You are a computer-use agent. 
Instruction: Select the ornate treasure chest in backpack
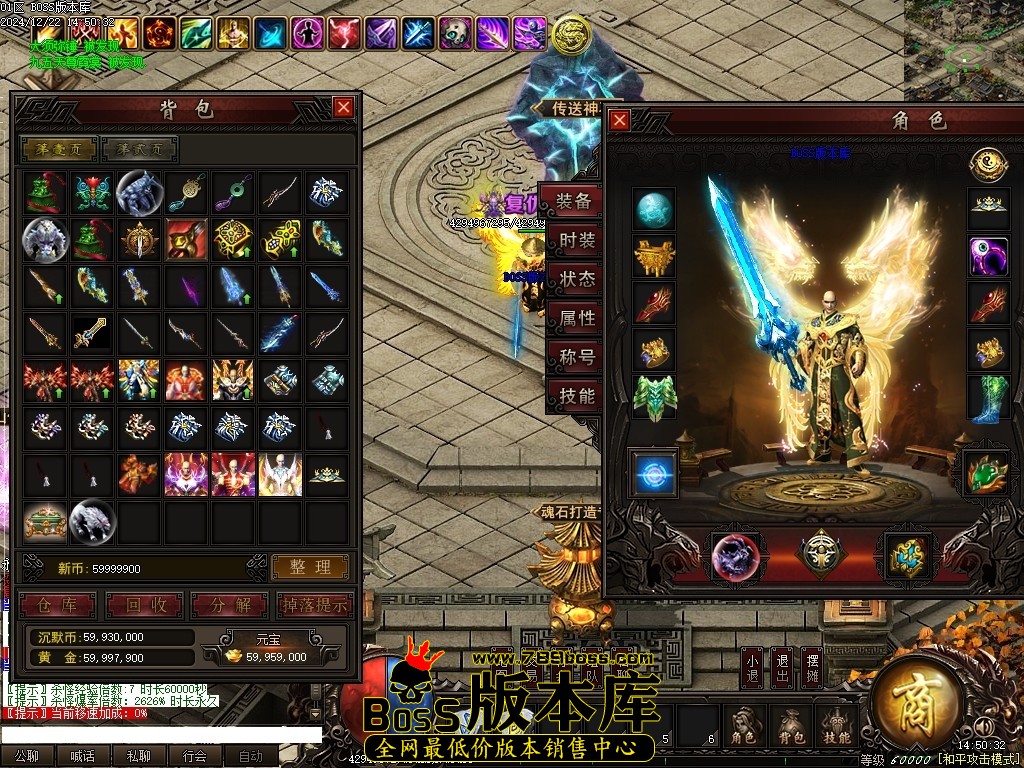45,522
